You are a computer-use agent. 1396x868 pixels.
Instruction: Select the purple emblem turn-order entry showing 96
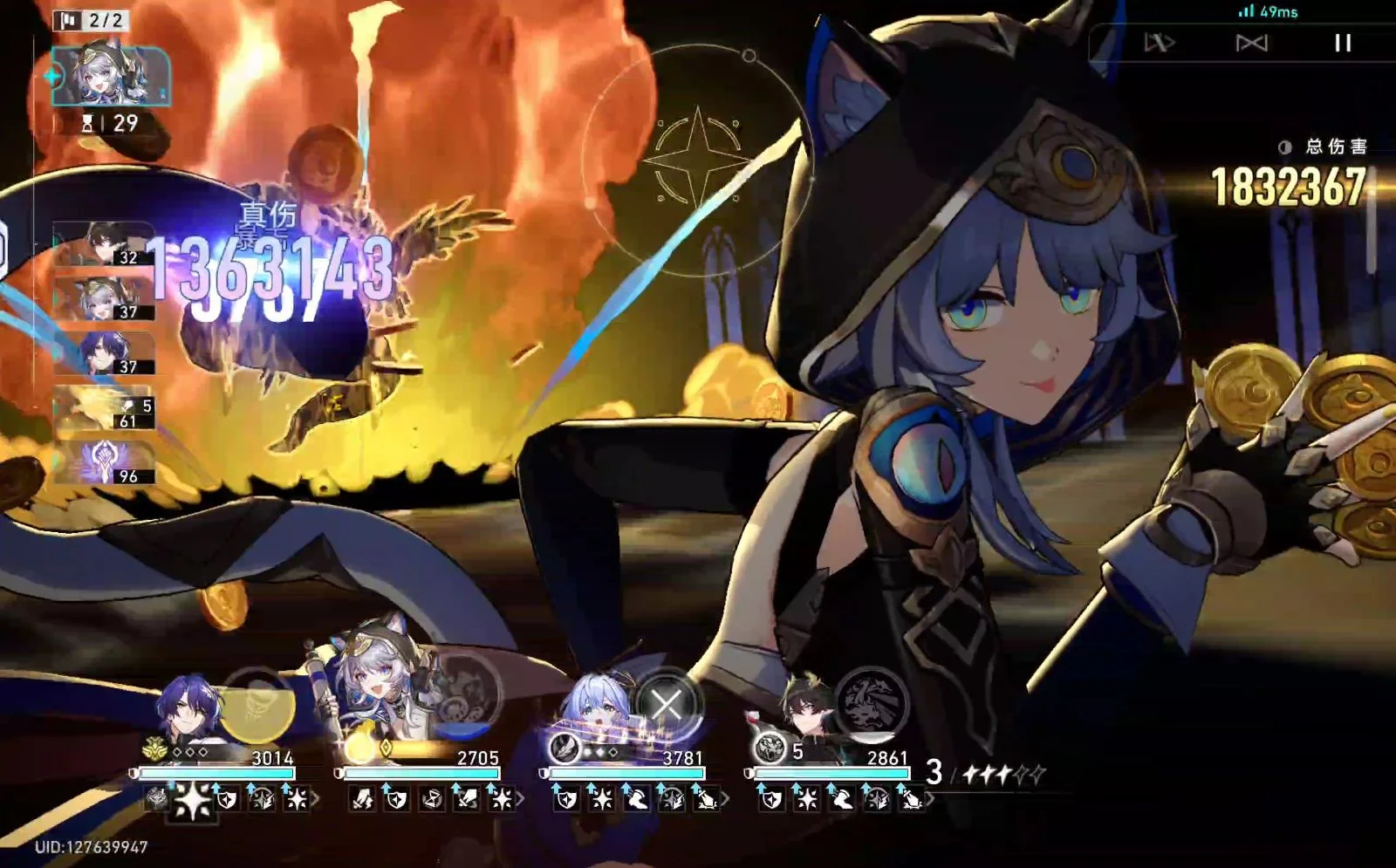[105, 462]
